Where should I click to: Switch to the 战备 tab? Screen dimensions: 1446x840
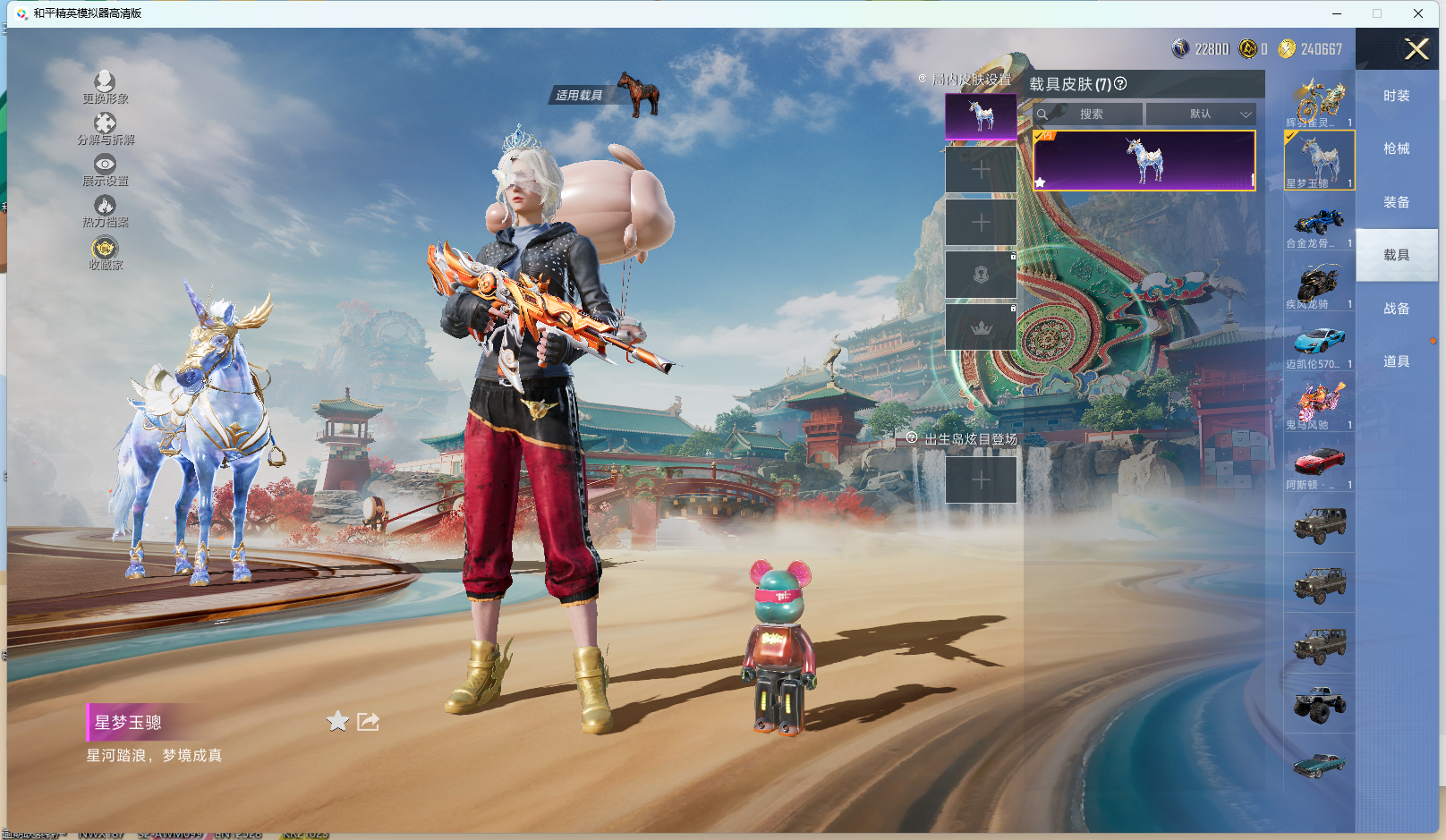pos(1396,309)
